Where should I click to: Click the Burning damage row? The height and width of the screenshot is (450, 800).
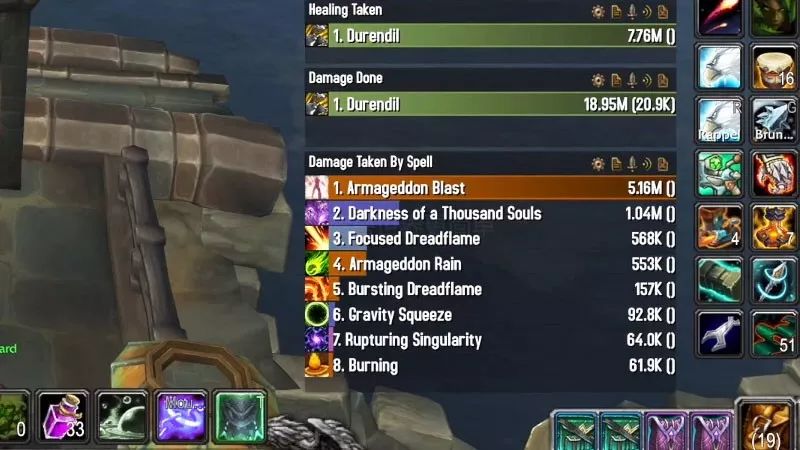490,365
